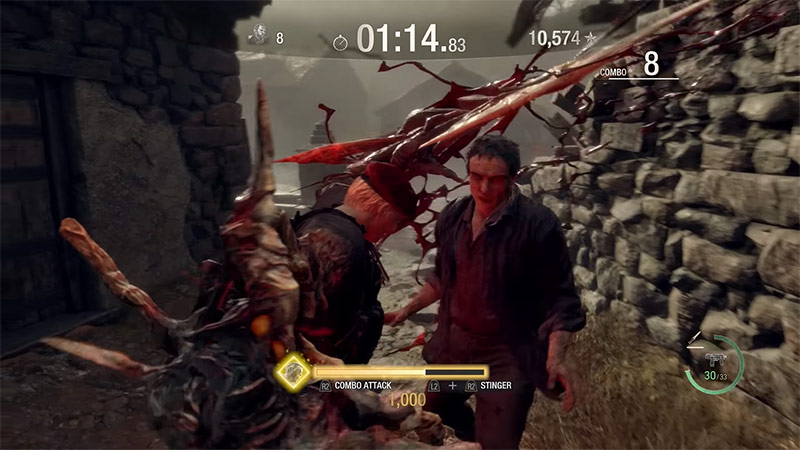Click the stopwatch icon beside the timer

point(340,42)
